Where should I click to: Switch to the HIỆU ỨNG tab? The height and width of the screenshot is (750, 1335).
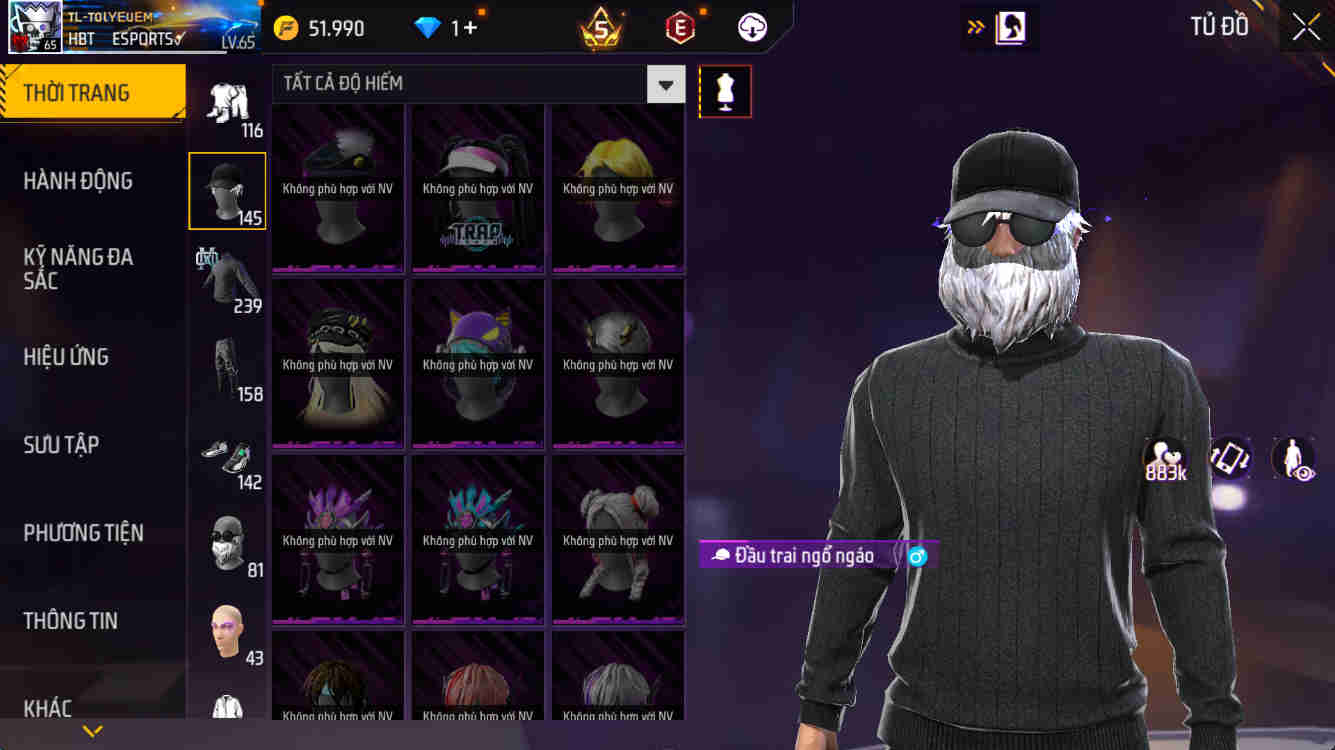[65, 356]
